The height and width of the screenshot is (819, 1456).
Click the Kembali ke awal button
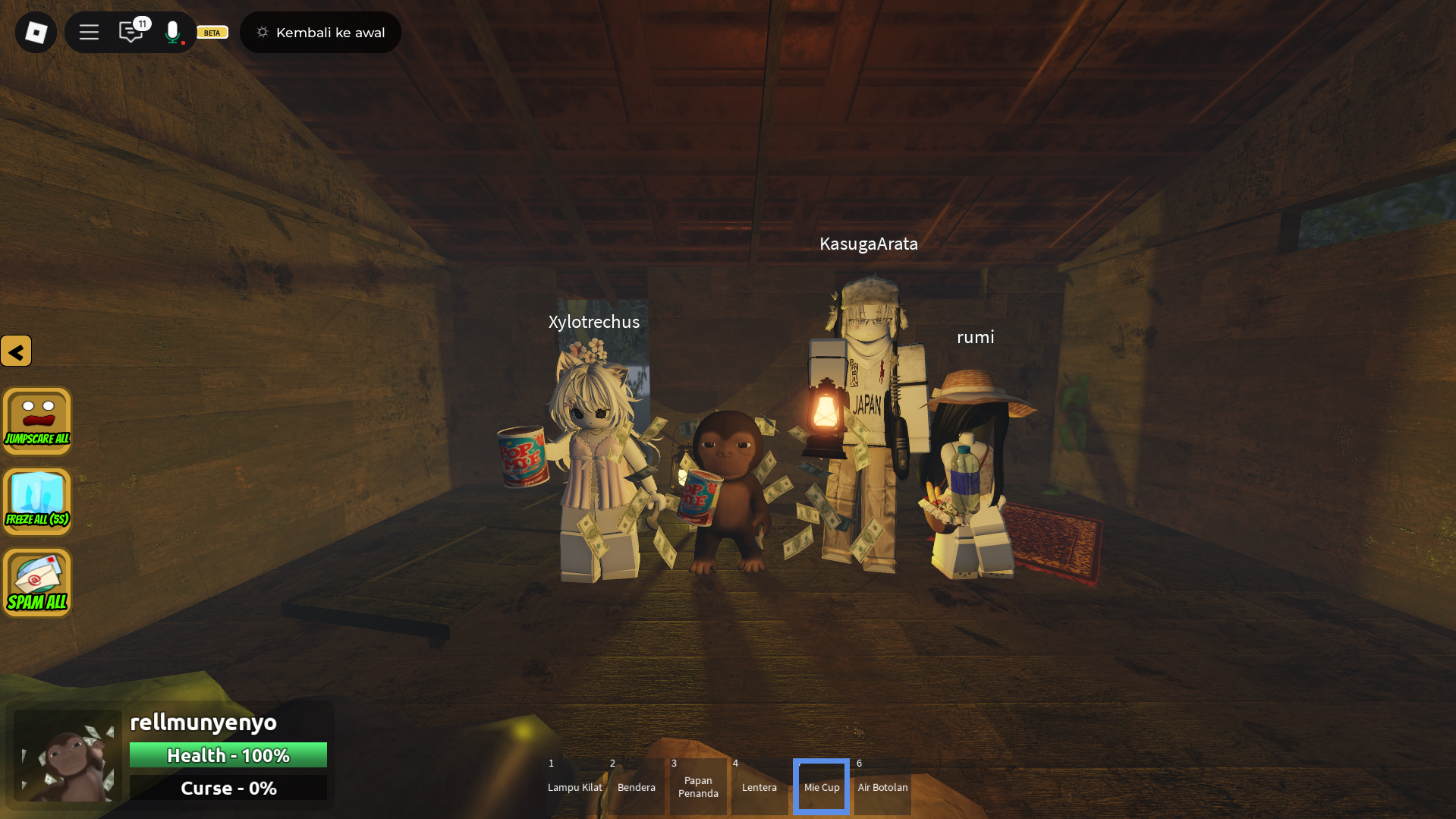point(320,33)
